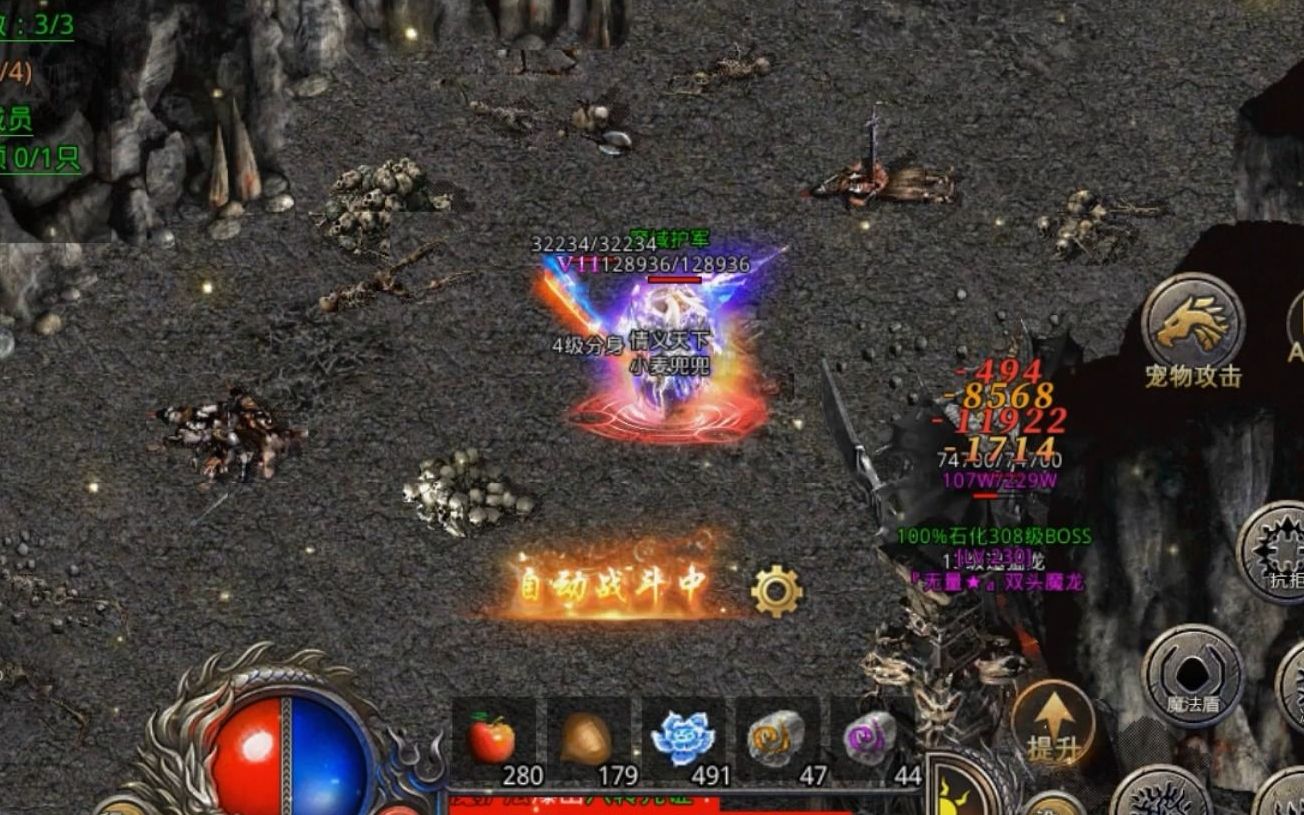The width and height of the screenshot is (1304, 815).
Task: Toggle the 自动战斗中 auto-battle banner
Action: point(612,584)
